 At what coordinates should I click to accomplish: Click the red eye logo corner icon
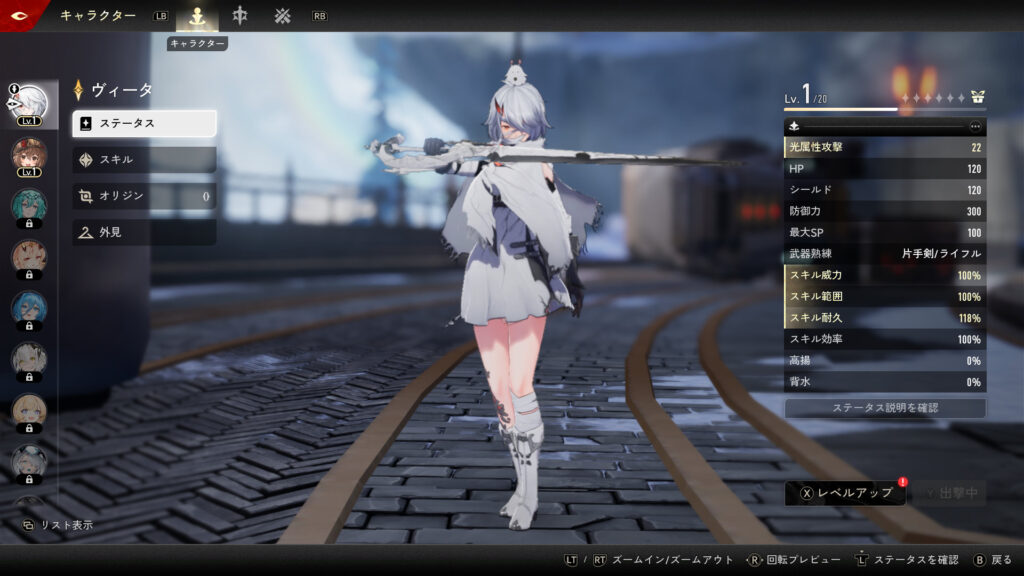[x=18, y=14]
